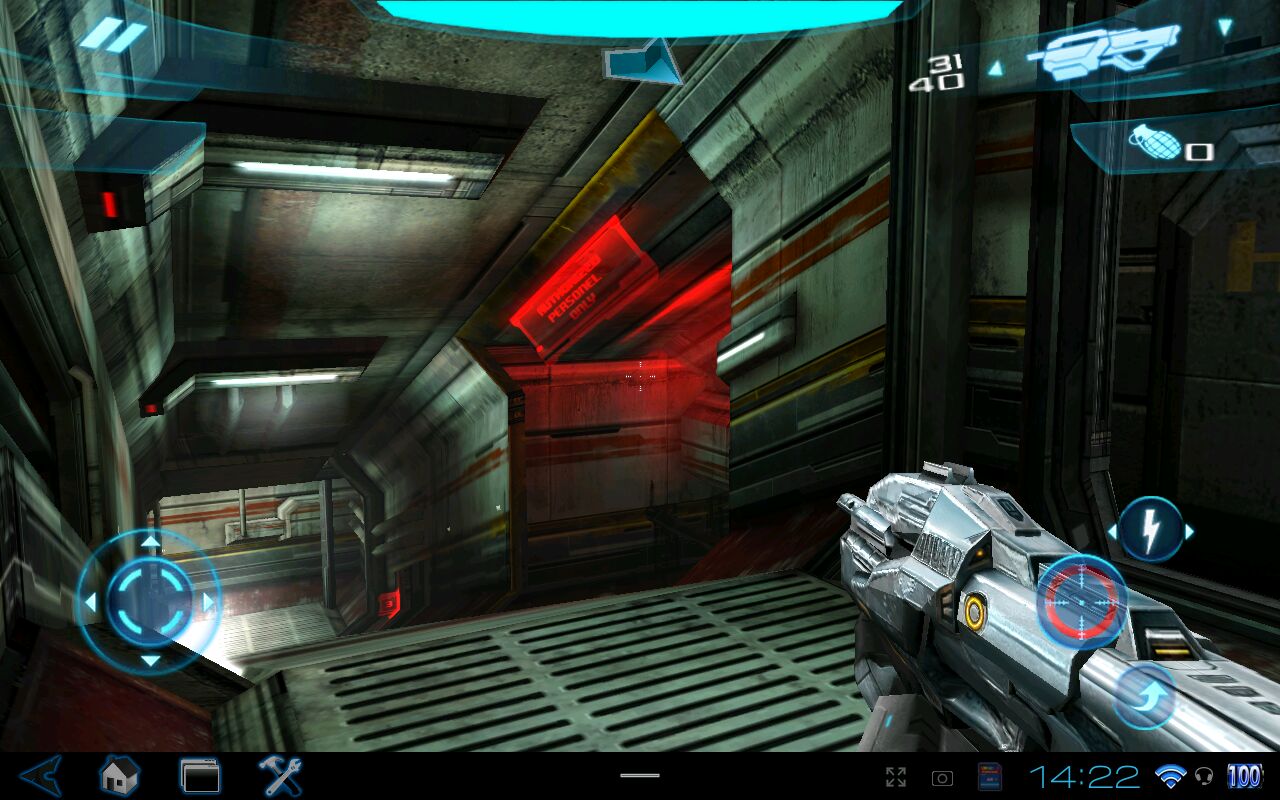Click the camera icon in the system bar

click(x=942, y=777)
